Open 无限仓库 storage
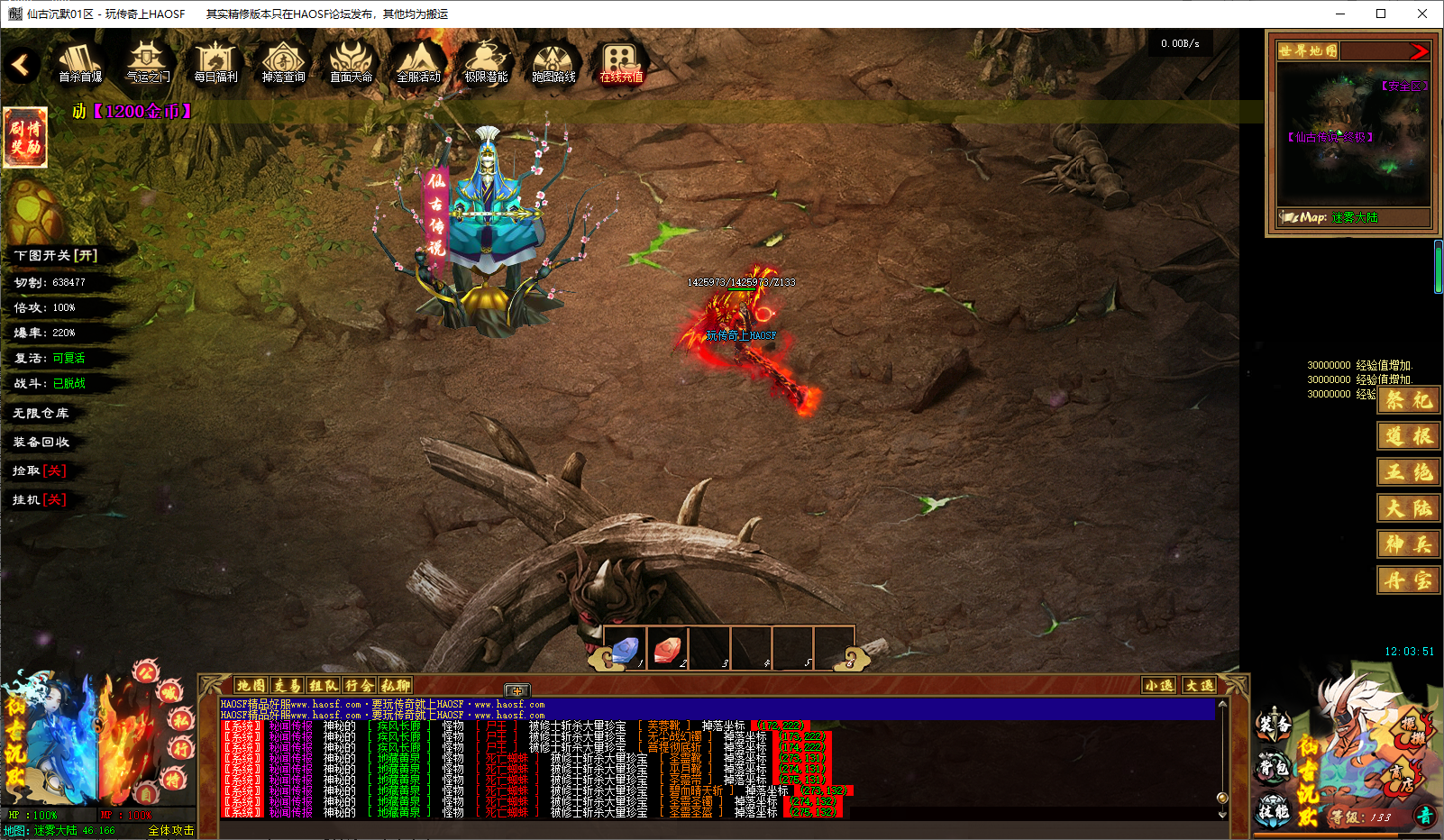1444x840 pixels. (x=41, y=413)
